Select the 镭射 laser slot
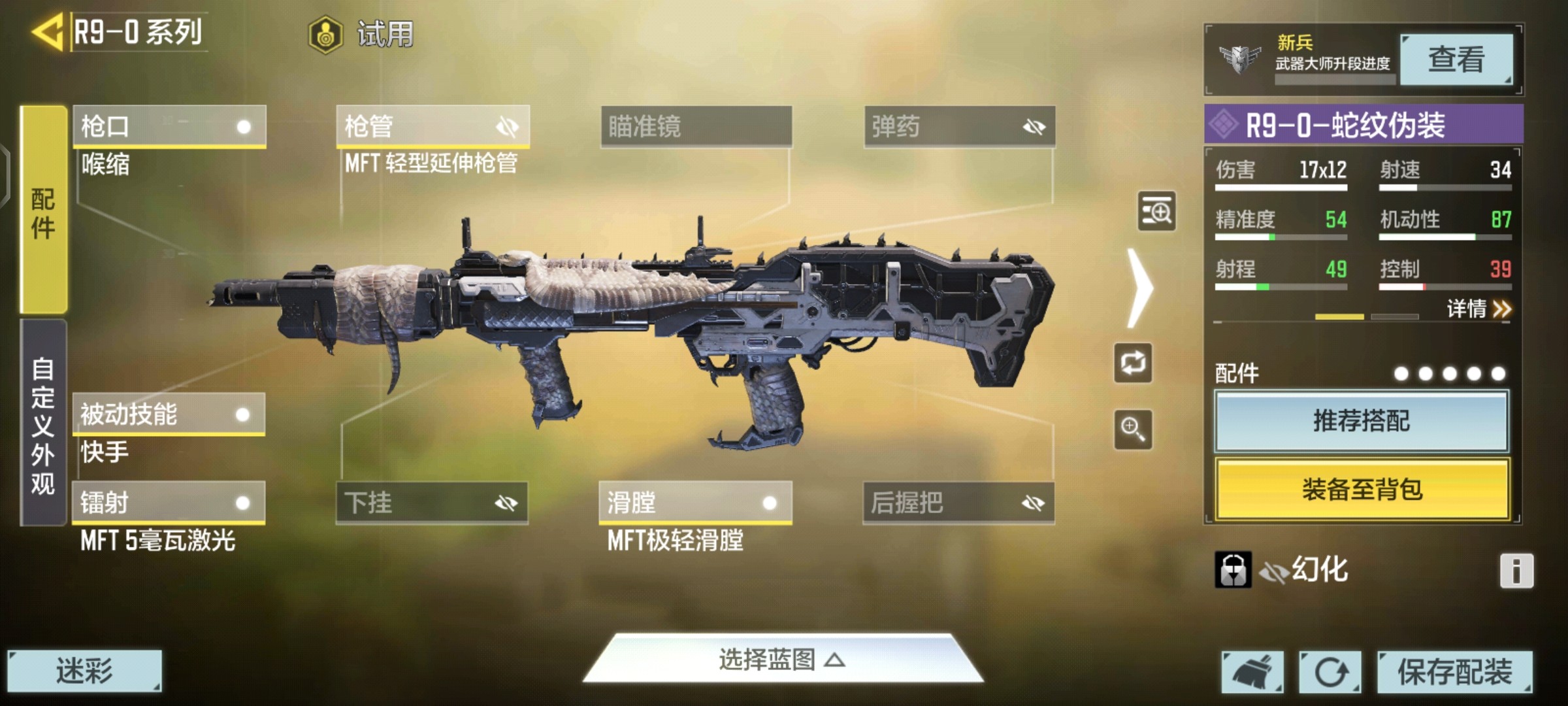1568x706 pixels. tap(169, 503)
